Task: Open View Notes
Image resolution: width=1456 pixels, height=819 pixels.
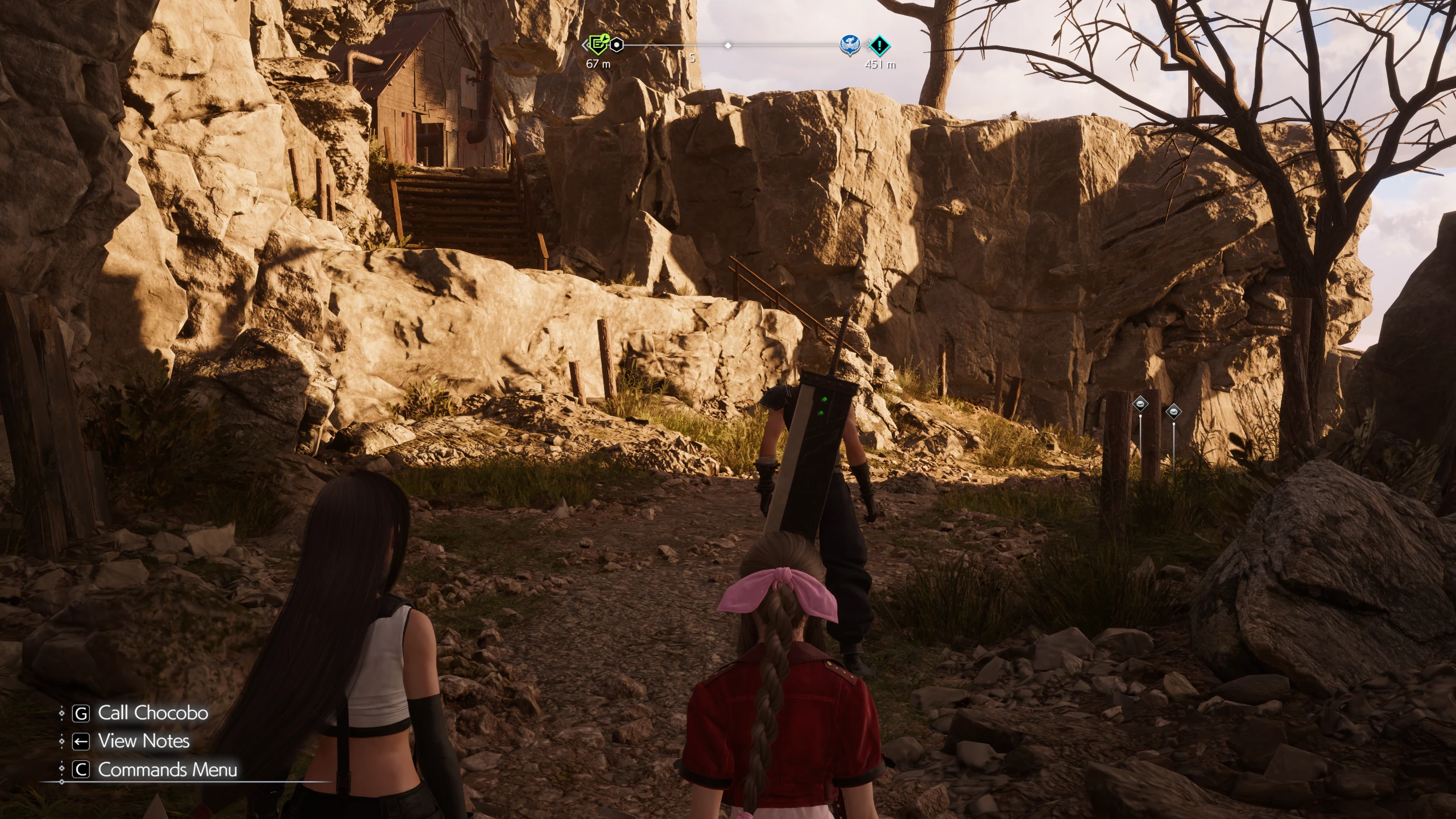Action: click(143, 741)
